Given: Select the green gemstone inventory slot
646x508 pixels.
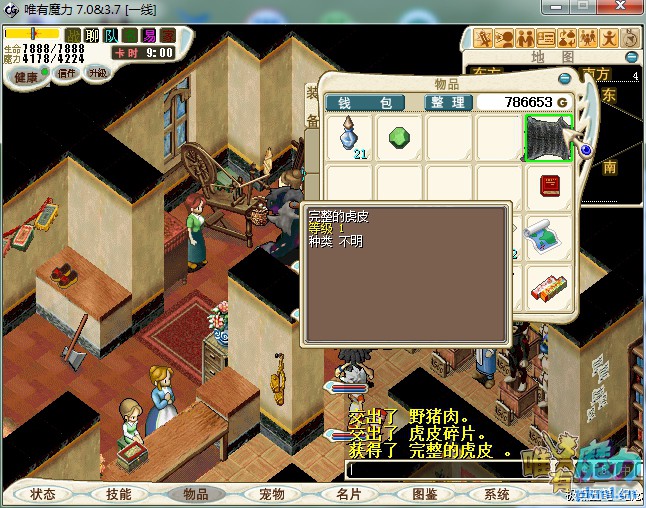Looking at the screenshot, I should [399, 137].
